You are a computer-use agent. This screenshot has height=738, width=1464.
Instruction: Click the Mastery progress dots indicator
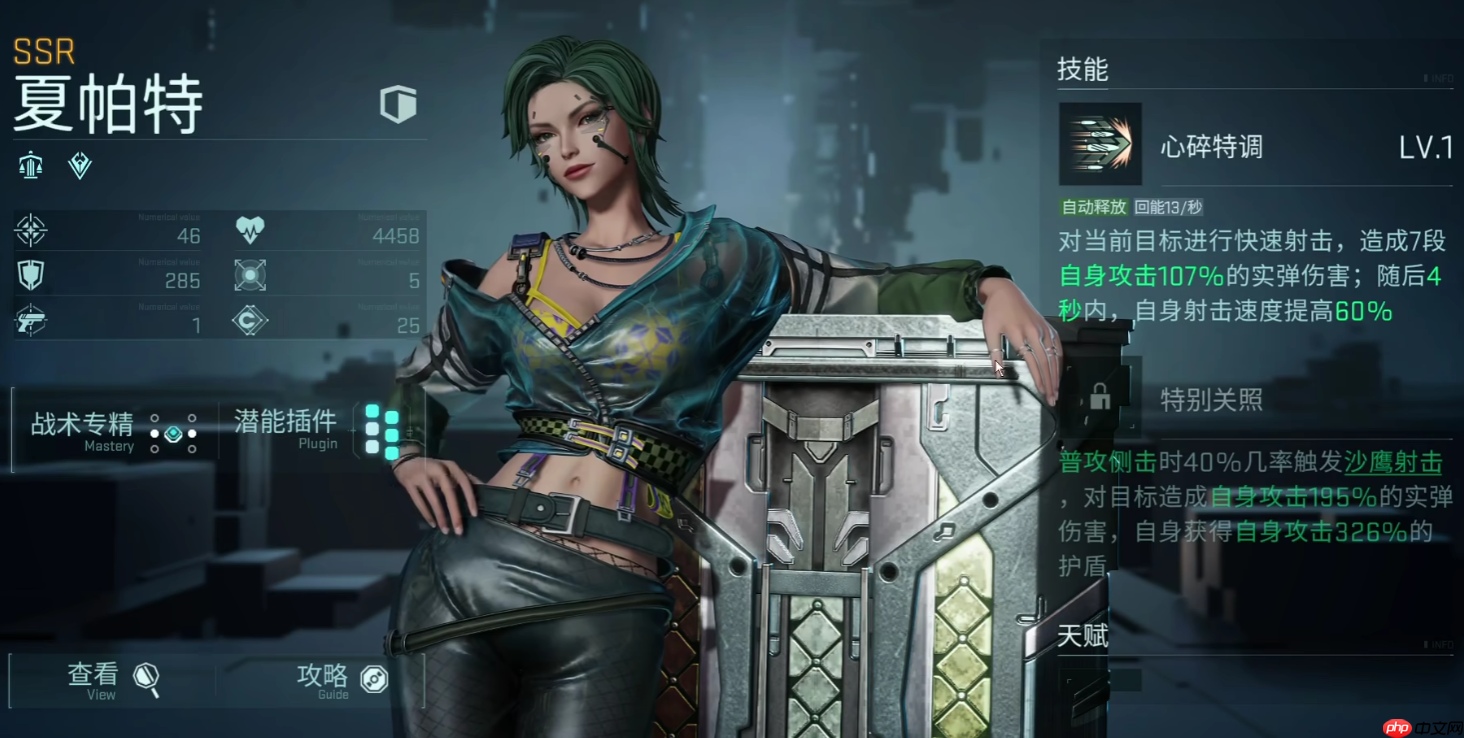pyautogui.click(x=172, y=433)
